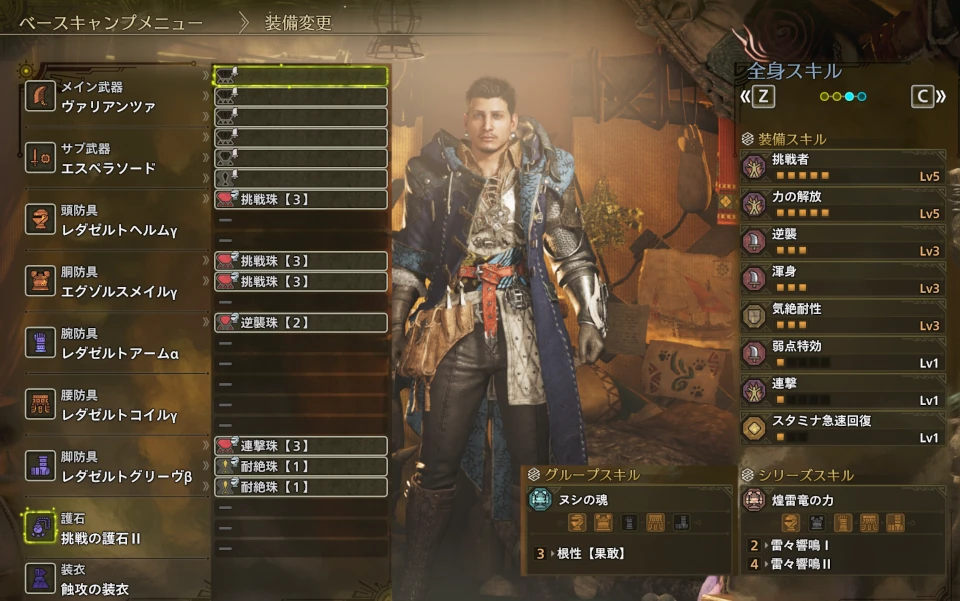Viewport: 960px width, 601px height.
Task: Click the 気絶耐性 skill row
Action: [x=843, y=316]
